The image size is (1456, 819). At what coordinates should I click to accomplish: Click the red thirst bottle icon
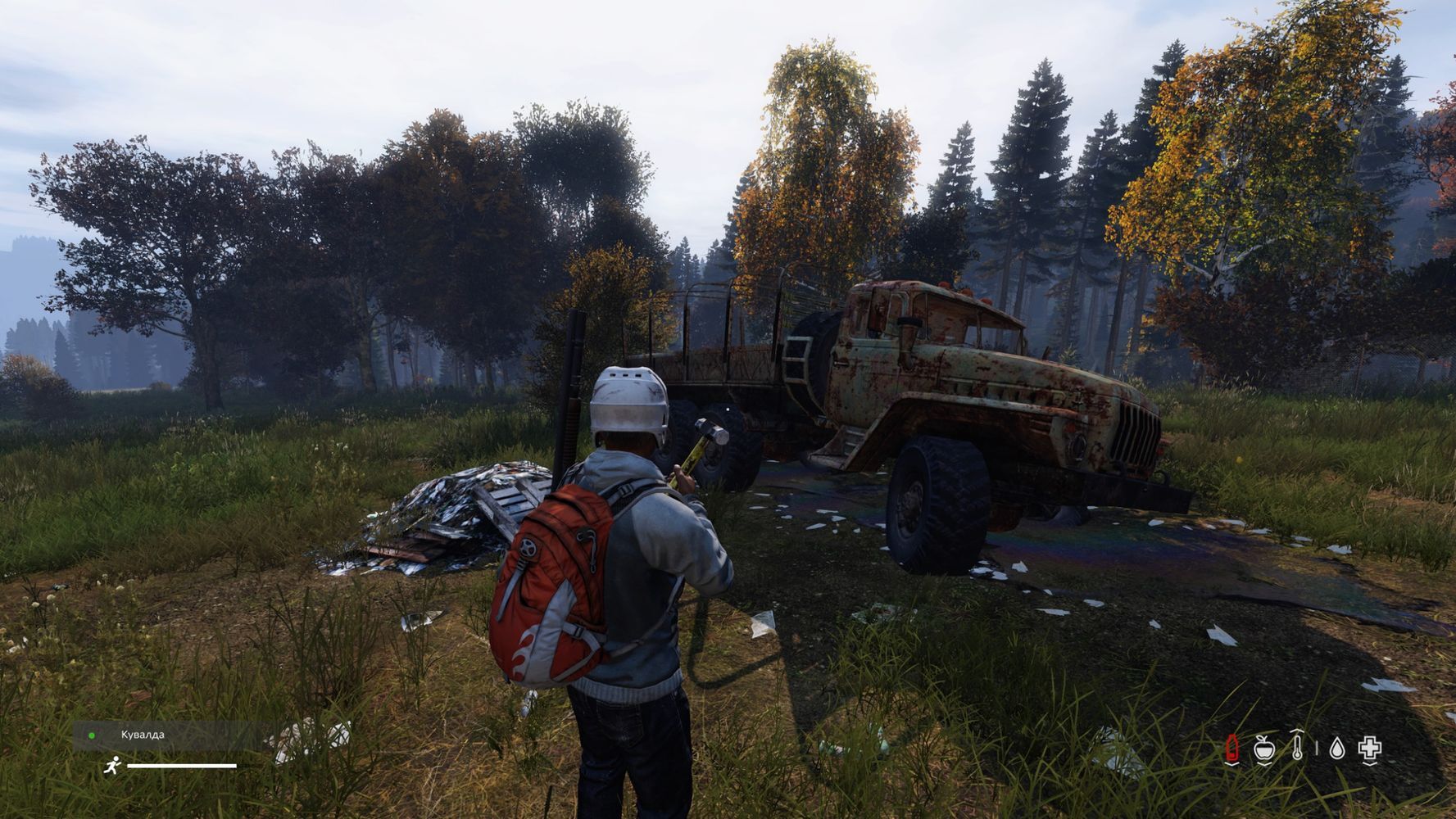point(1231,748)
